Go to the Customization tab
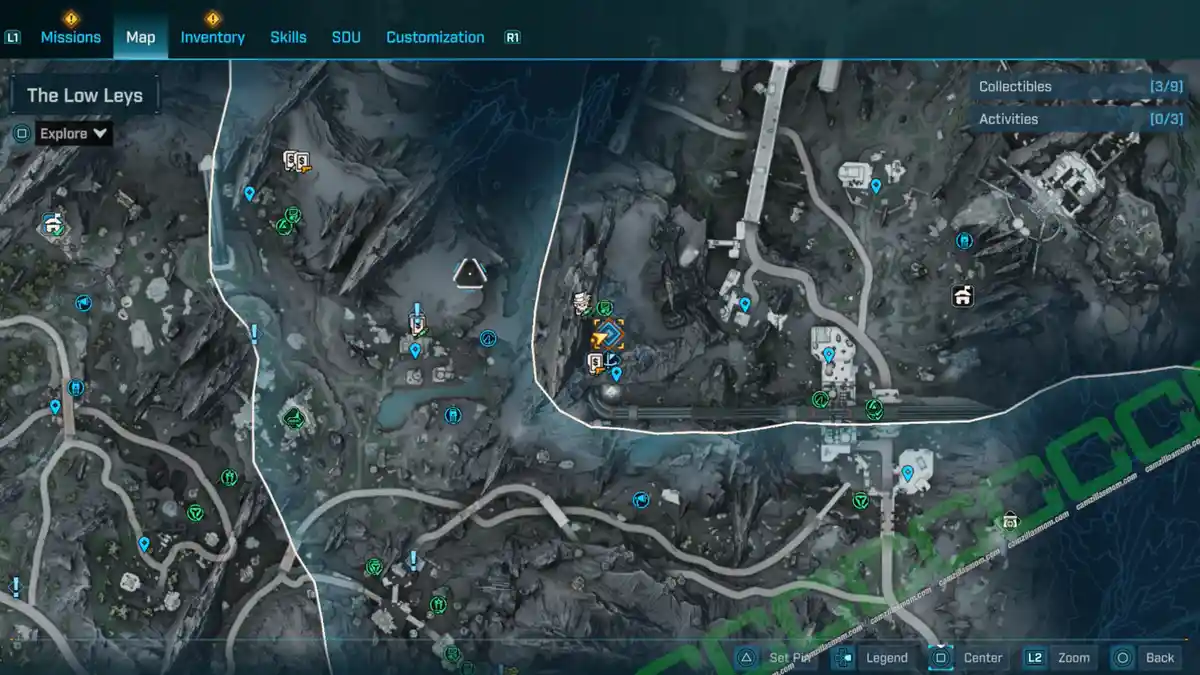 (435, 37)
